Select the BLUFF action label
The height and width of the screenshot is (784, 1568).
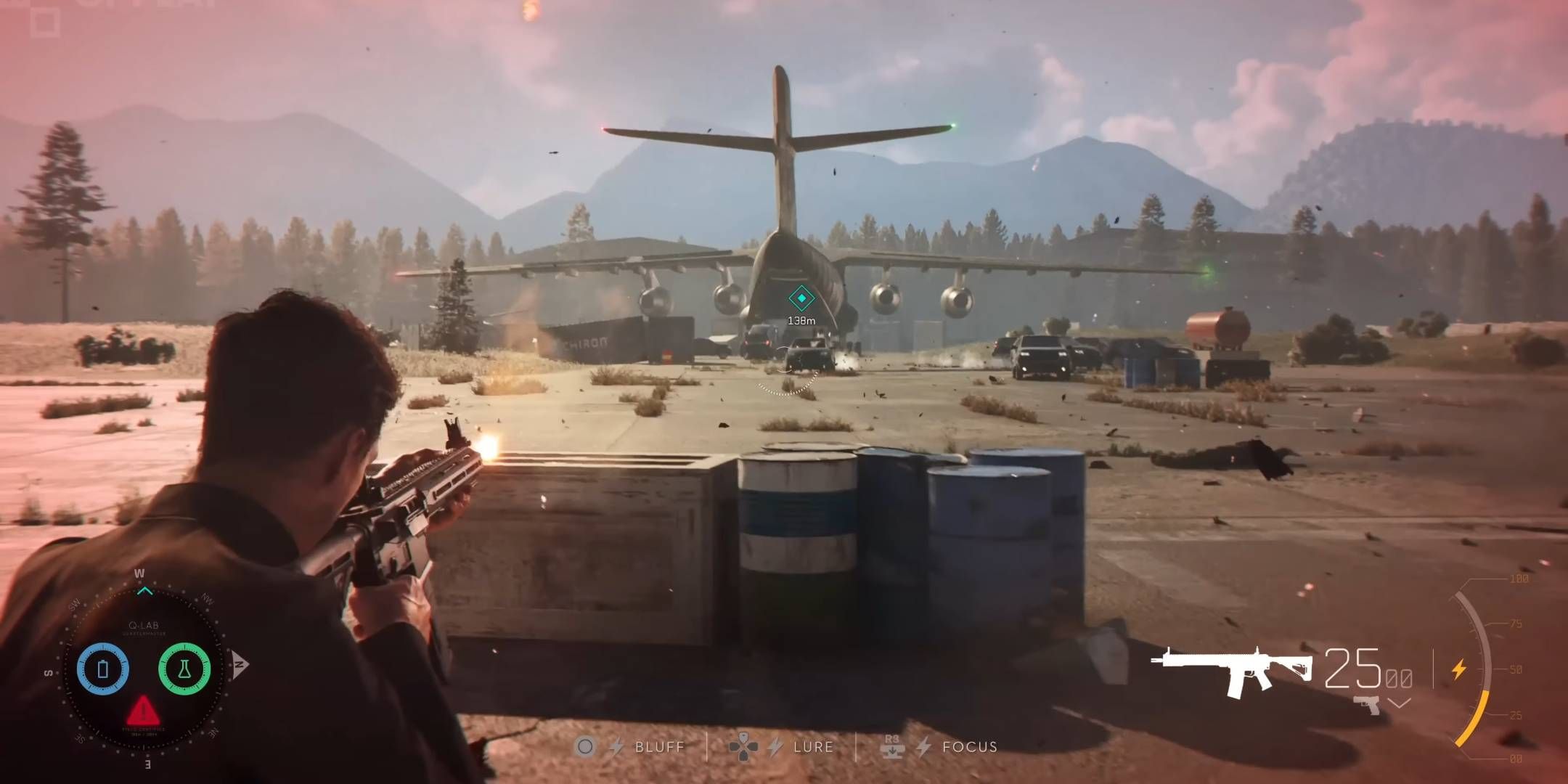click(x=659, y=746)
